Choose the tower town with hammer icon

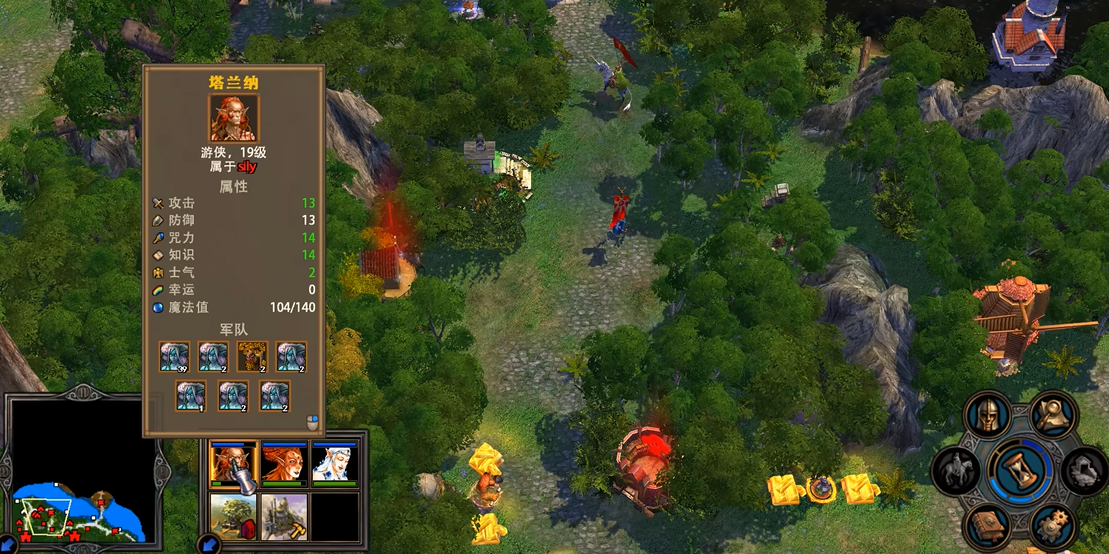[284, 516]
